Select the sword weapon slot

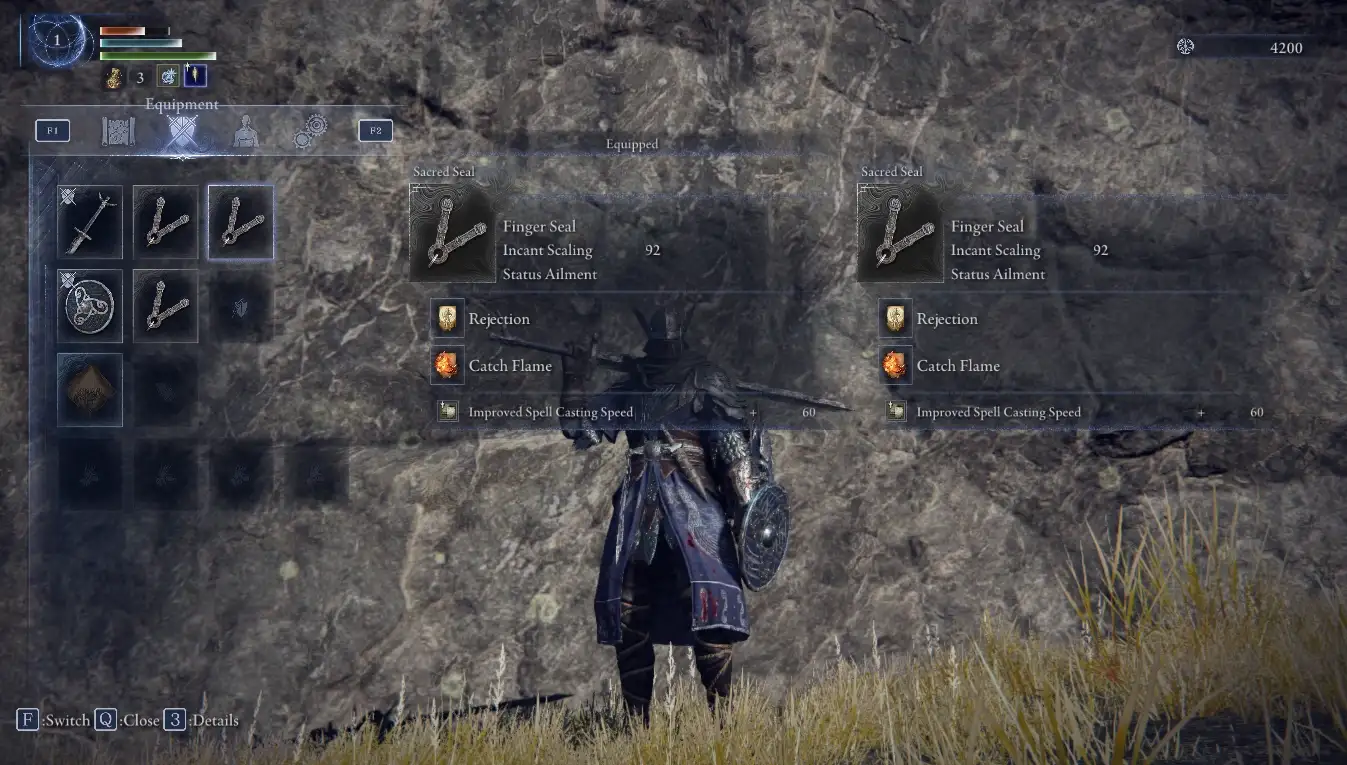pyautogui.click(x=90, y=222)
